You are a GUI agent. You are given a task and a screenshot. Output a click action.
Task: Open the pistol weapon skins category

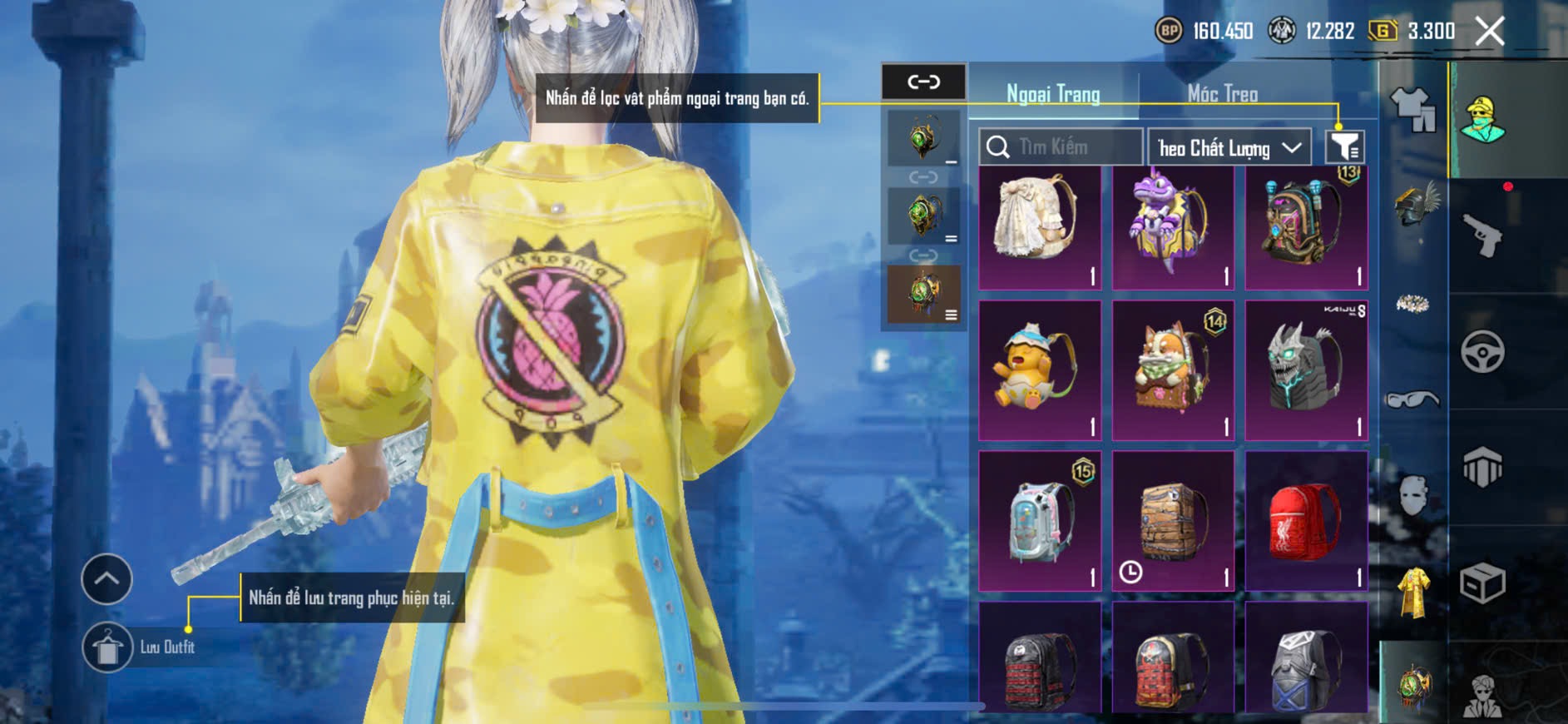1483,236
